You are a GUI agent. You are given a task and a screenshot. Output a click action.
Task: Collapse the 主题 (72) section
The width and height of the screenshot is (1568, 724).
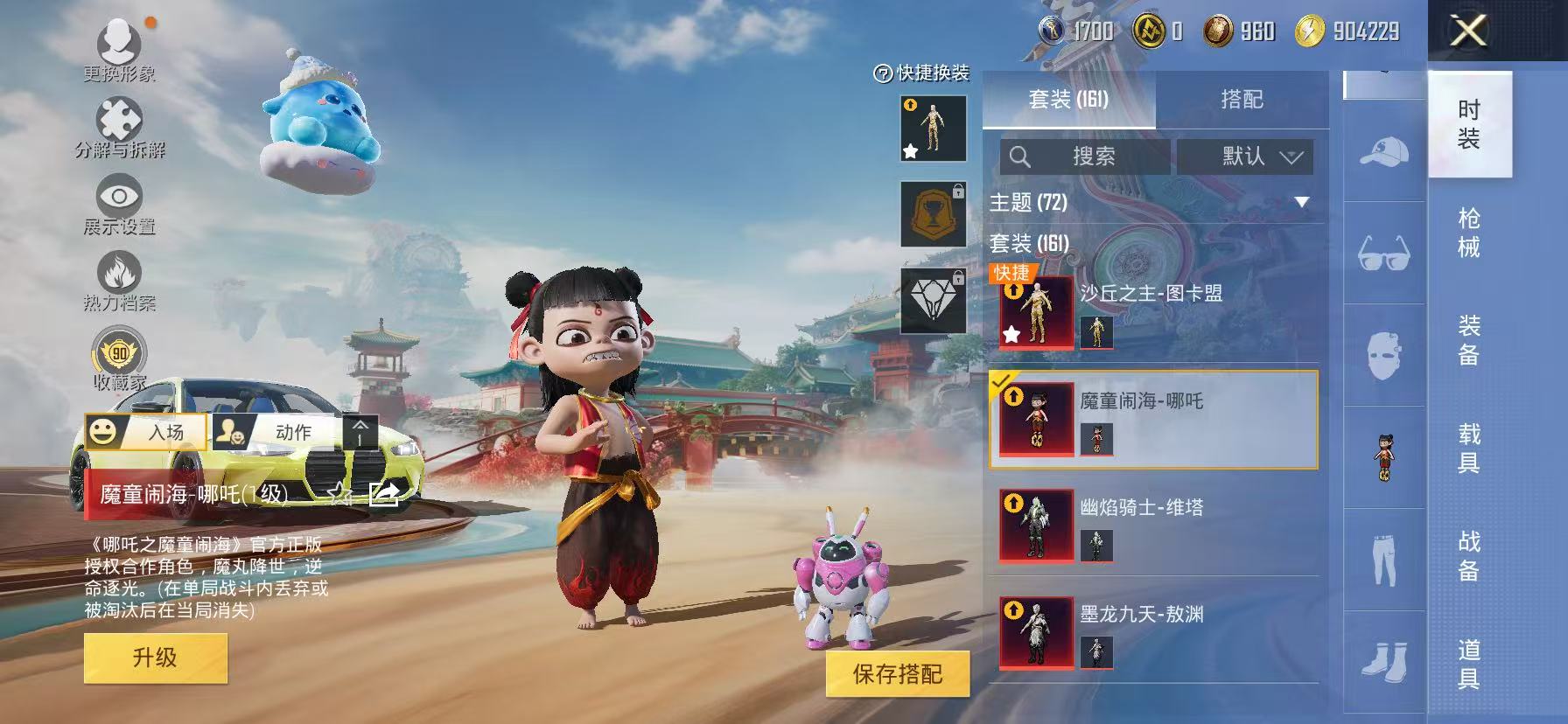(x=1300, y=203)
